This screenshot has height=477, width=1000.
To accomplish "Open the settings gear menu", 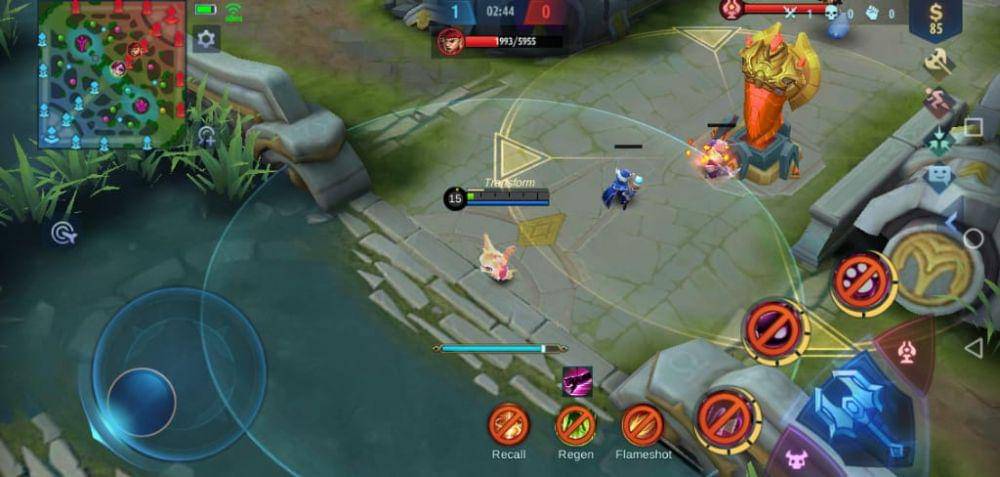I will [206, 39].
